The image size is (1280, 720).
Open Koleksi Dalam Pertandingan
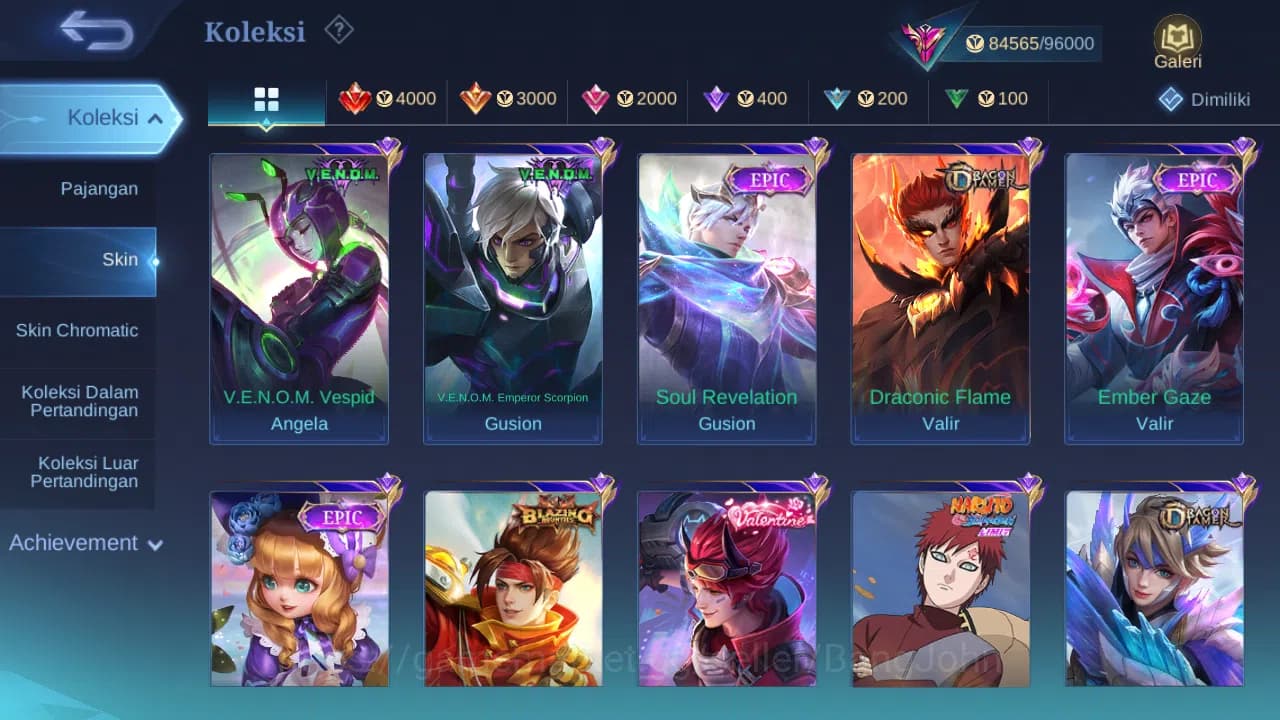coord(79,401)
